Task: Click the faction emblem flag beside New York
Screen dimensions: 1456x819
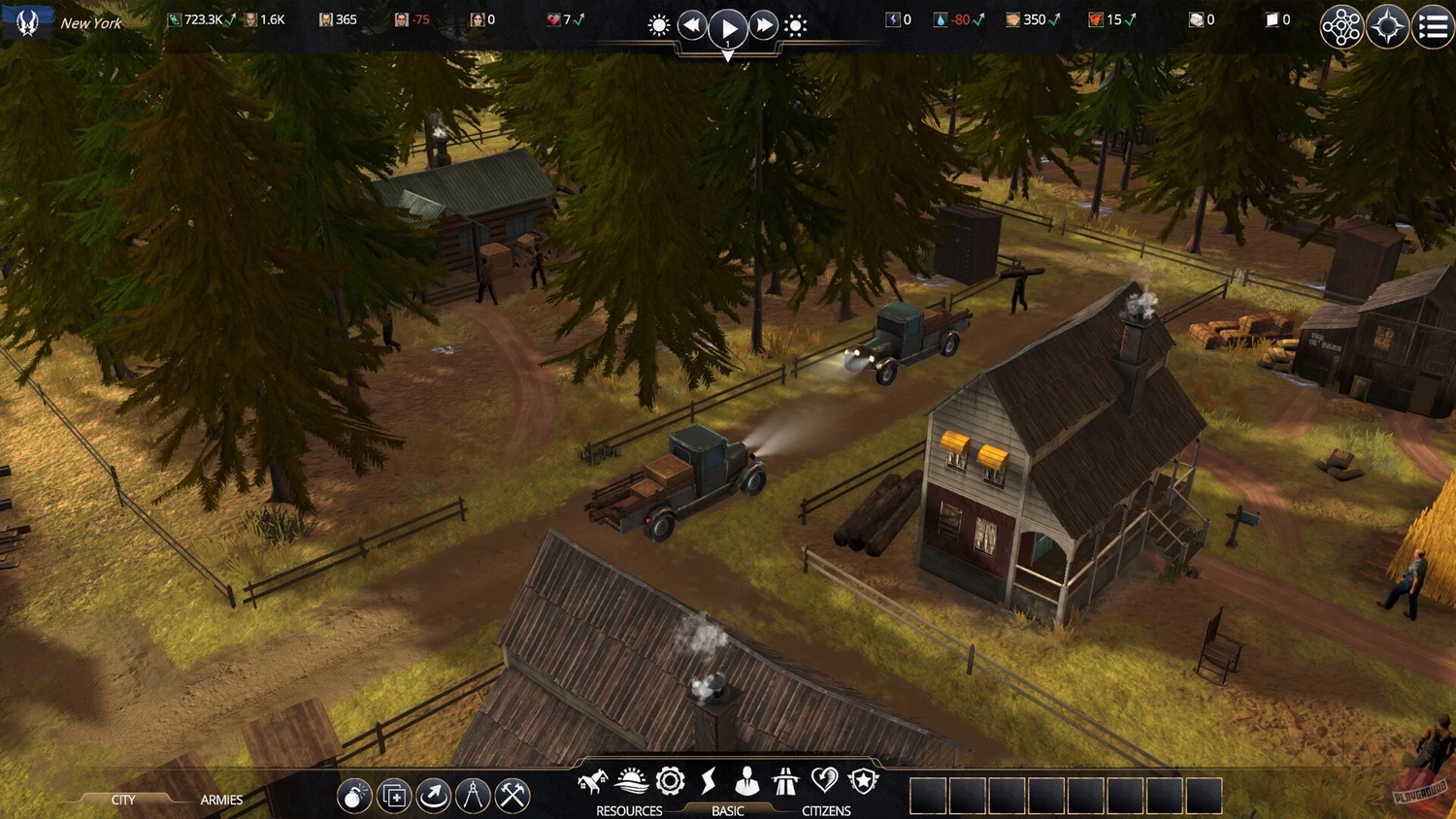Action: pyautogui.click(x=27, y=21)
